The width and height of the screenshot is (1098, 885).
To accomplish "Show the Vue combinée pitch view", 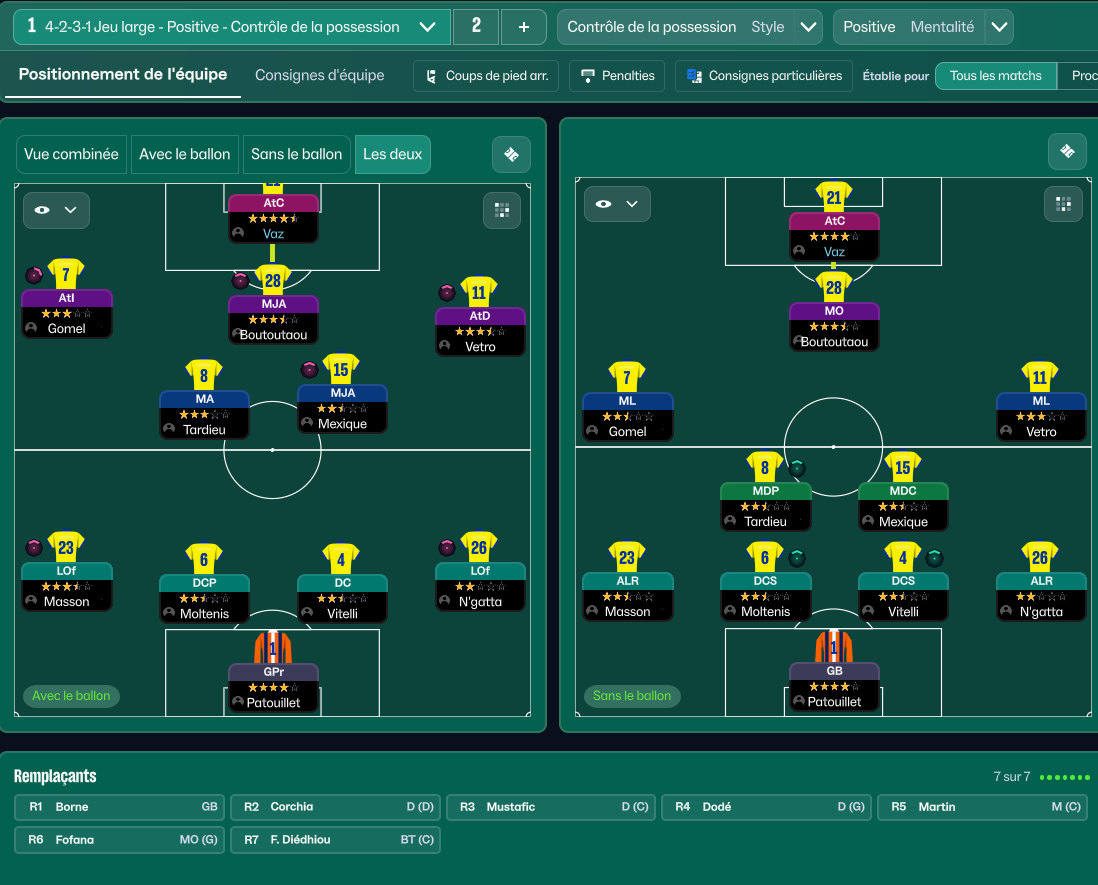I will point(71,154).
